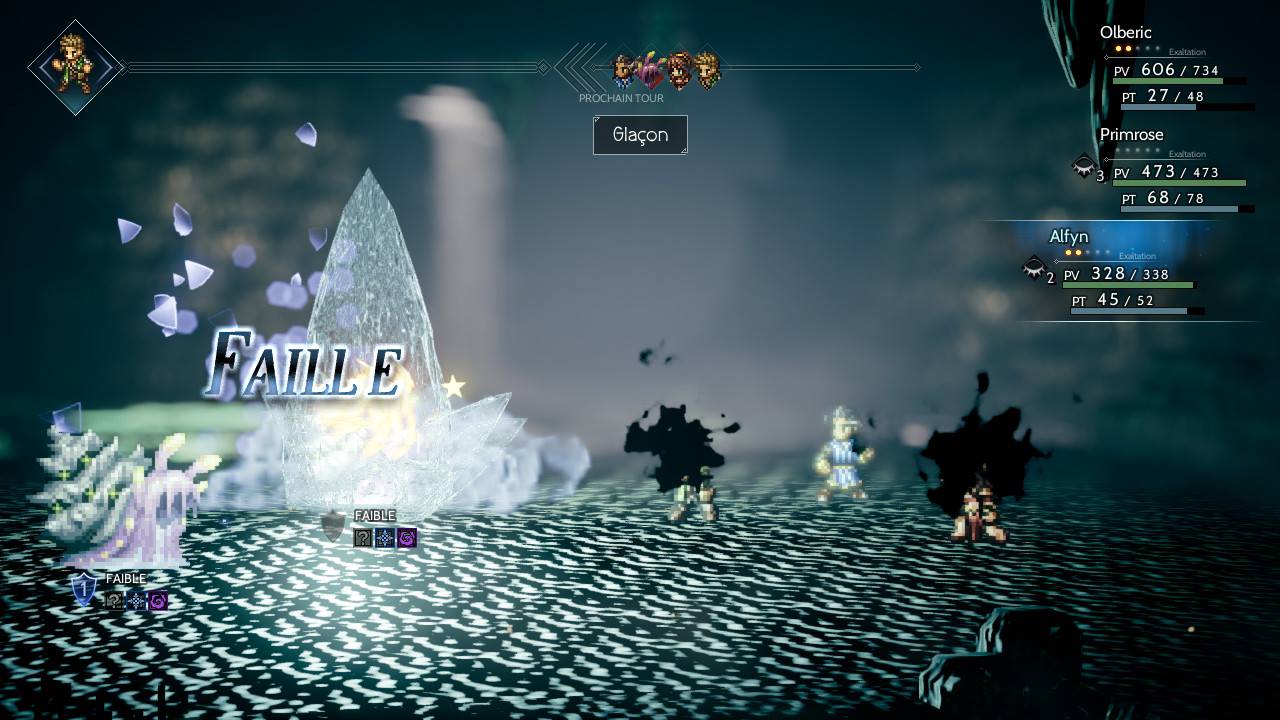Viewport: 1280px width, 720px height.
Task: Click the current-turn character portrait in diamond frame
Action: (x=75, y=67)
